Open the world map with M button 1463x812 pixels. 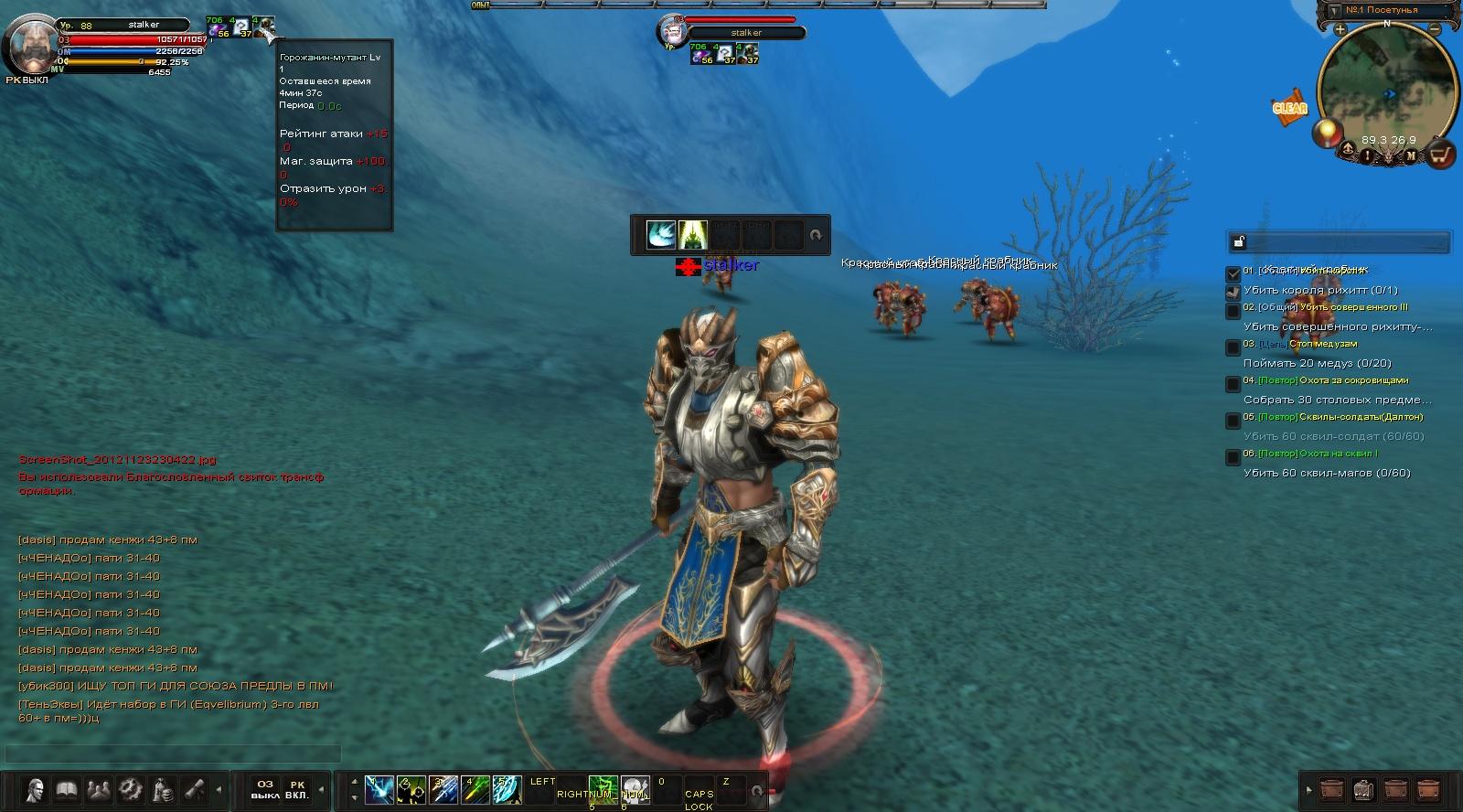1411,156
